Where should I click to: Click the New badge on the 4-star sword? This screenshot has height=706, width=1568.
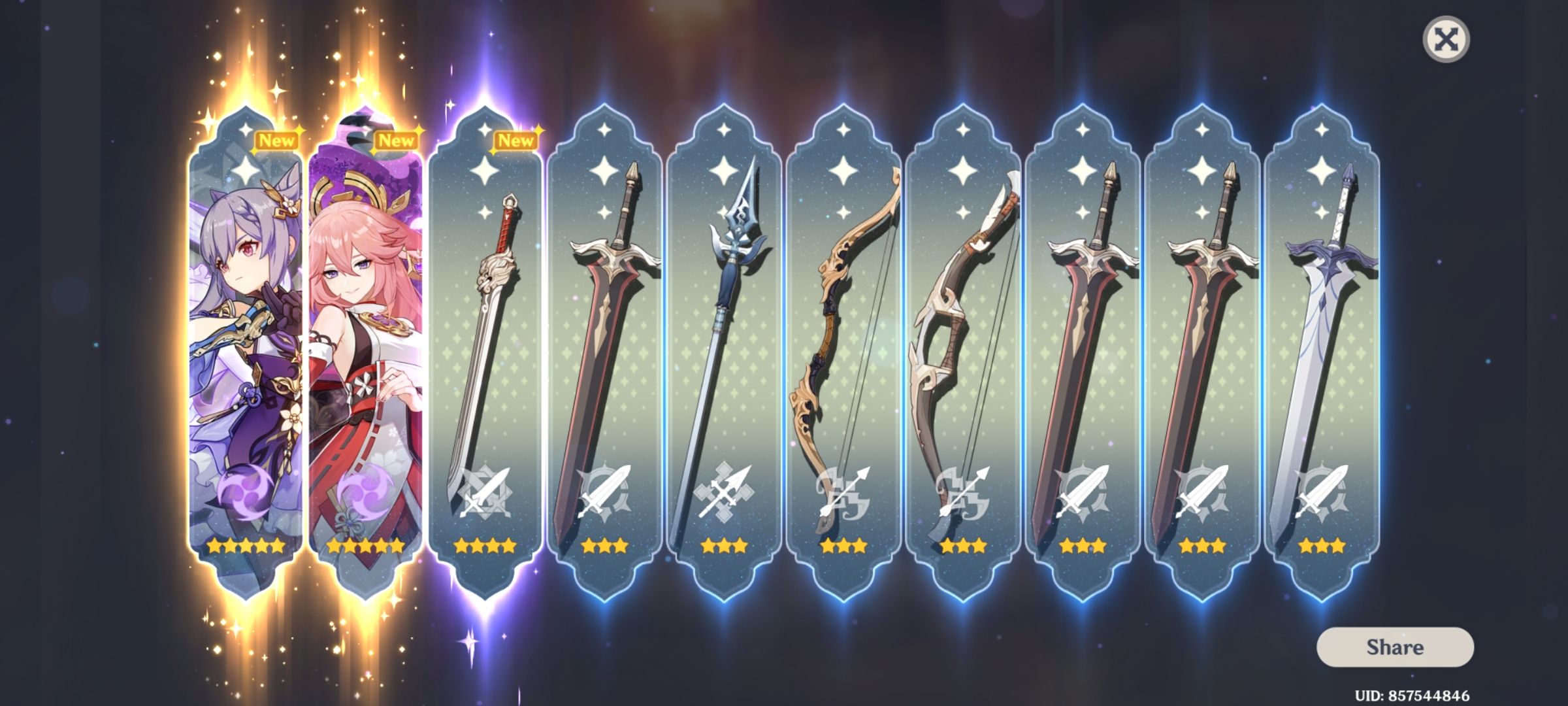coord(514,140)
